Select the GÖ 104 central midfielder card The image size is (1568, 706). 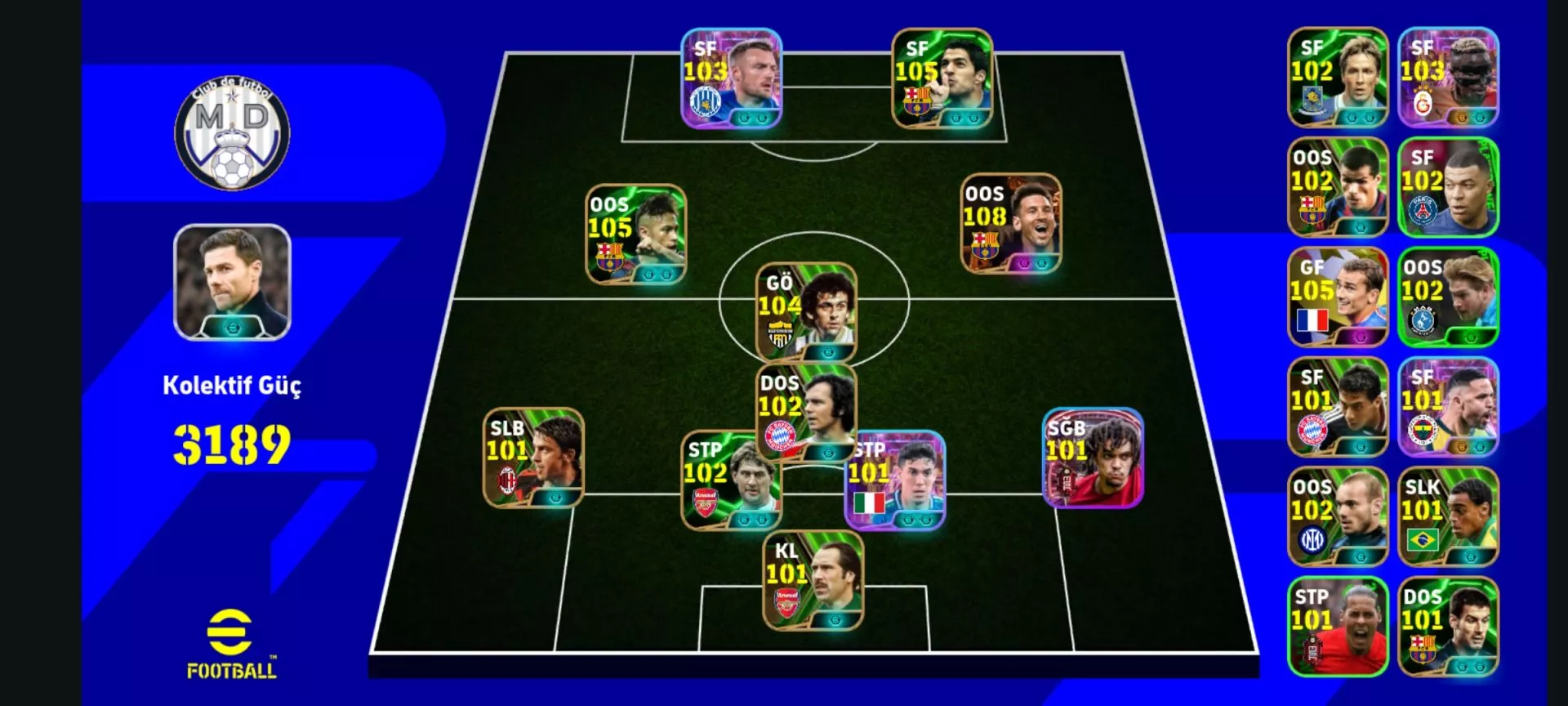click(x=806, y=313)
